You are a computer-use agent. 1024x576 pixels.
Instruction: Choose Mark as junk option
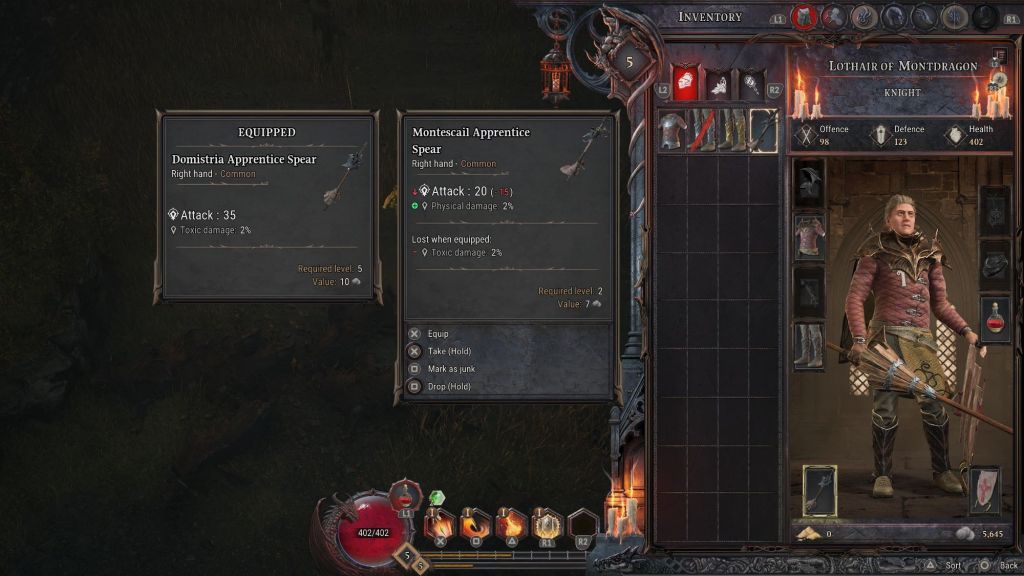pos(450,369)
